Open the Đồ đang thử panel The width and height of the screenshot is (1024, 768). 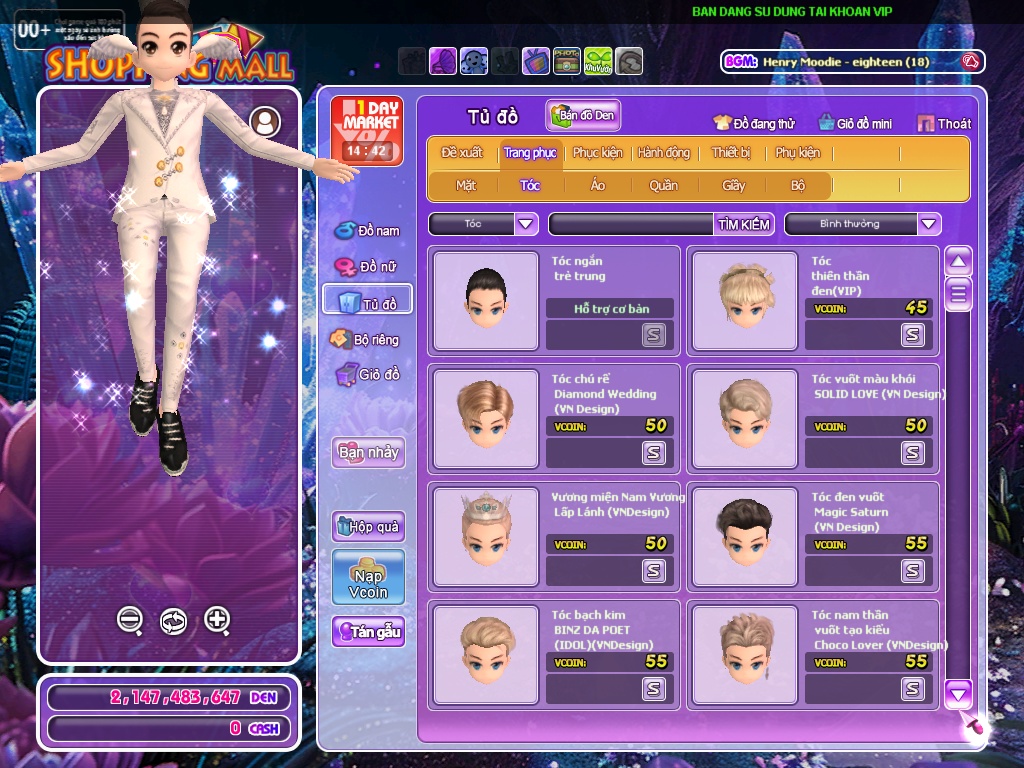(x=754, y=123)
